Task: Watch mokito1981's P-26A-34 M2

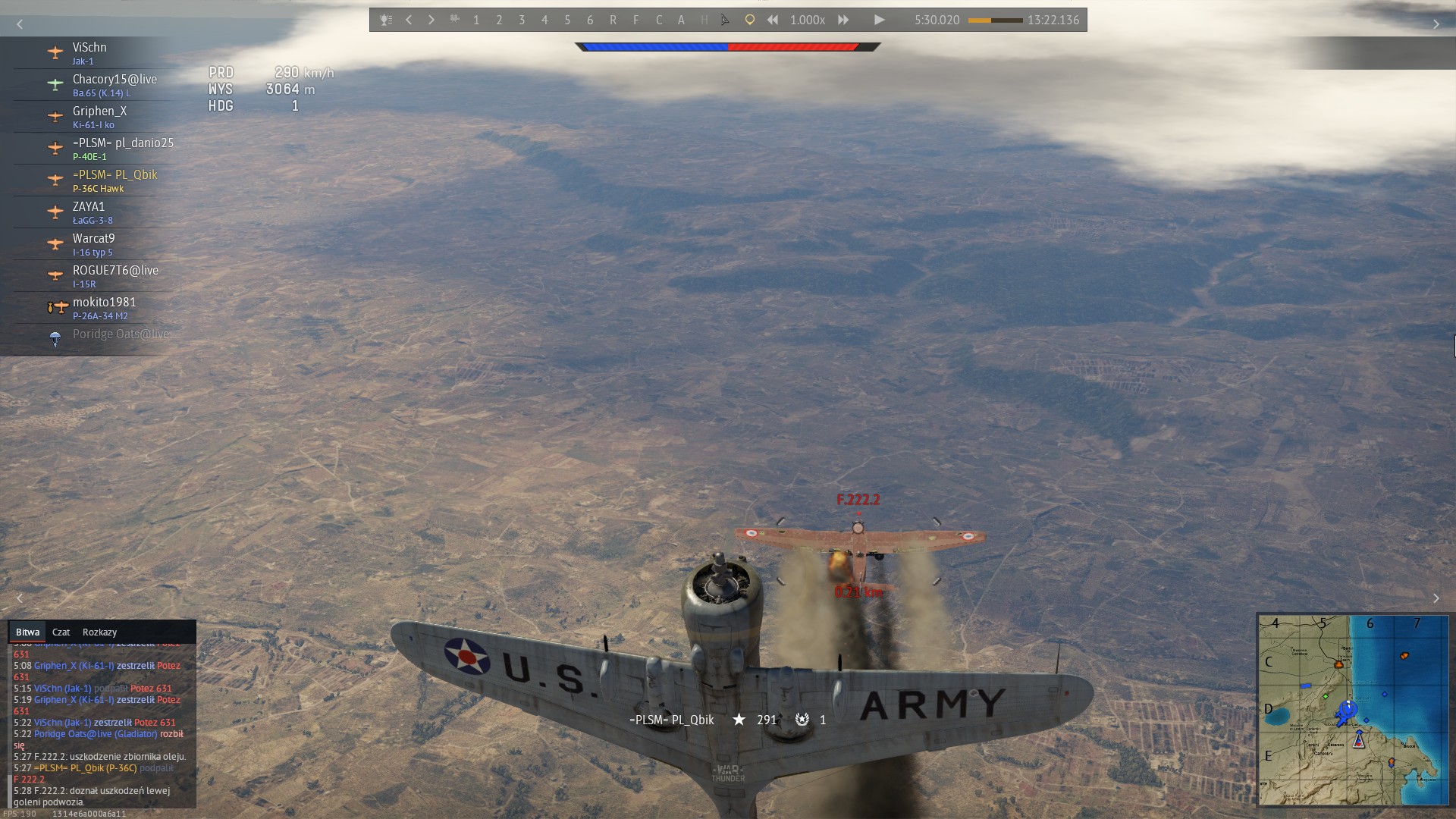Action: pyautogui.click(x=104, y=308)
